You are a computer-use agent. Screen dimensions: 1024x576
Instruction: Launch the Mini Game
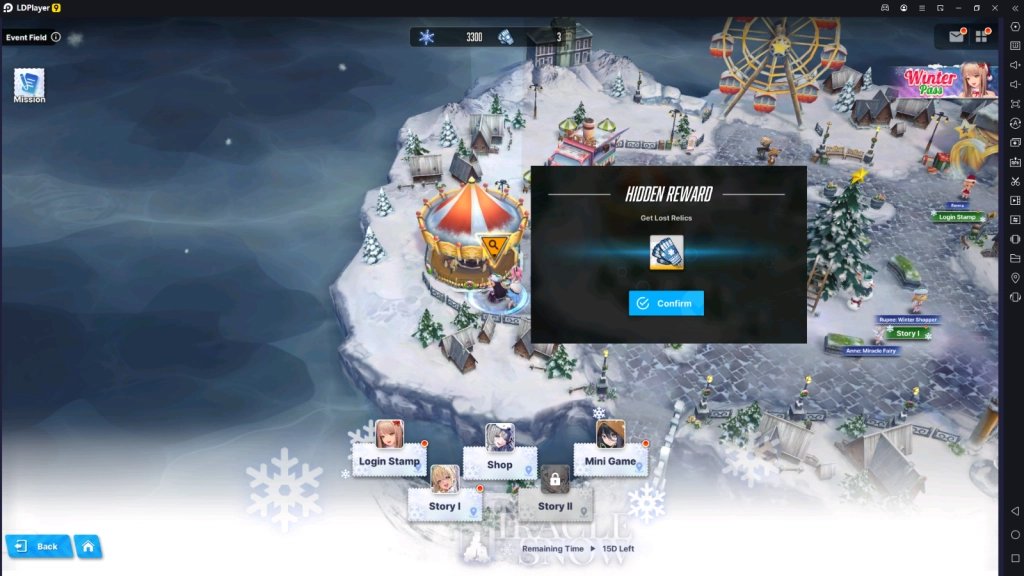click(x=610, y=460)
